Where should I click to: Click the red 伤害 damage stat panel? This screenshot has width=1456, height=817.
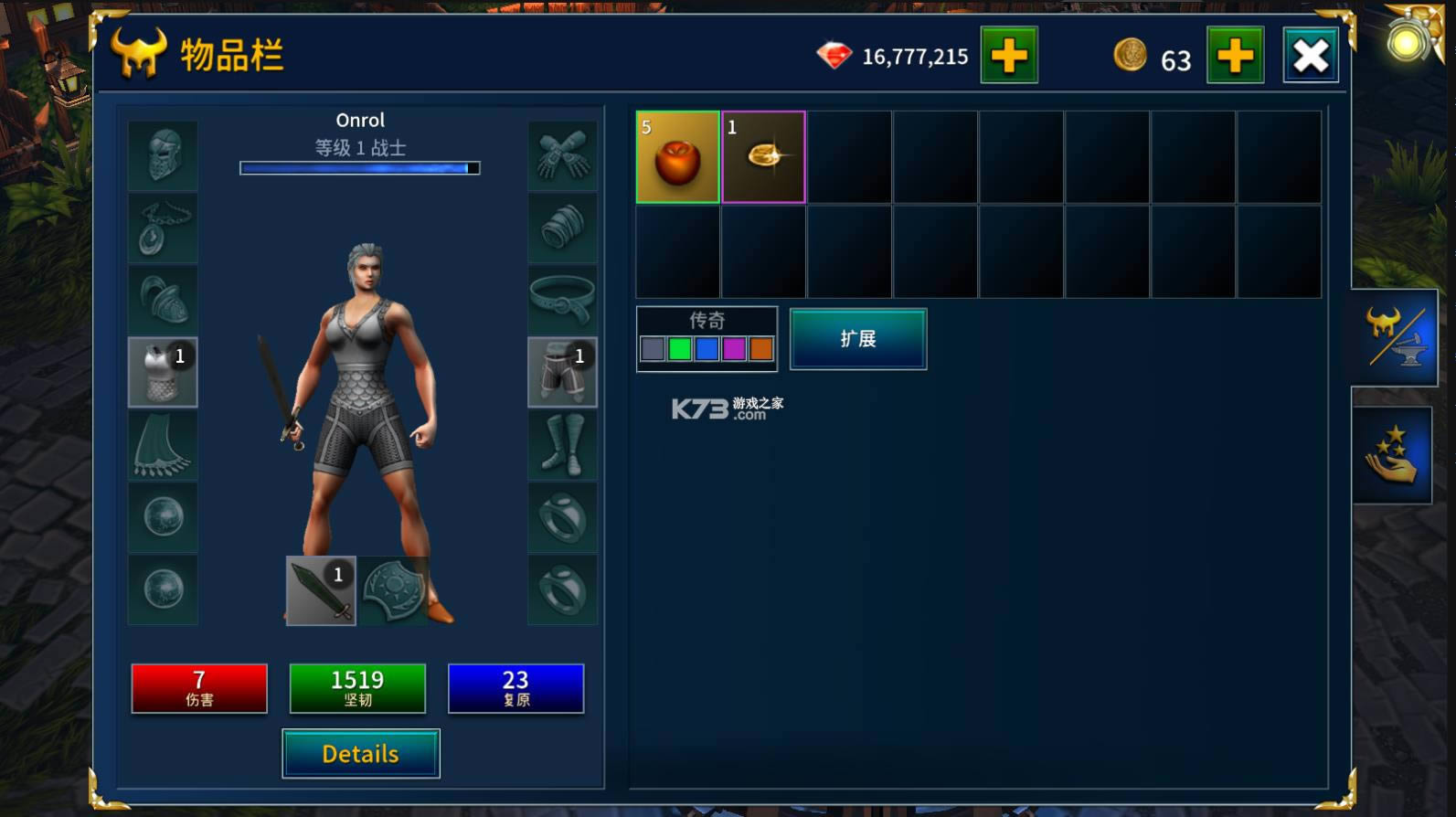(199, 687)
